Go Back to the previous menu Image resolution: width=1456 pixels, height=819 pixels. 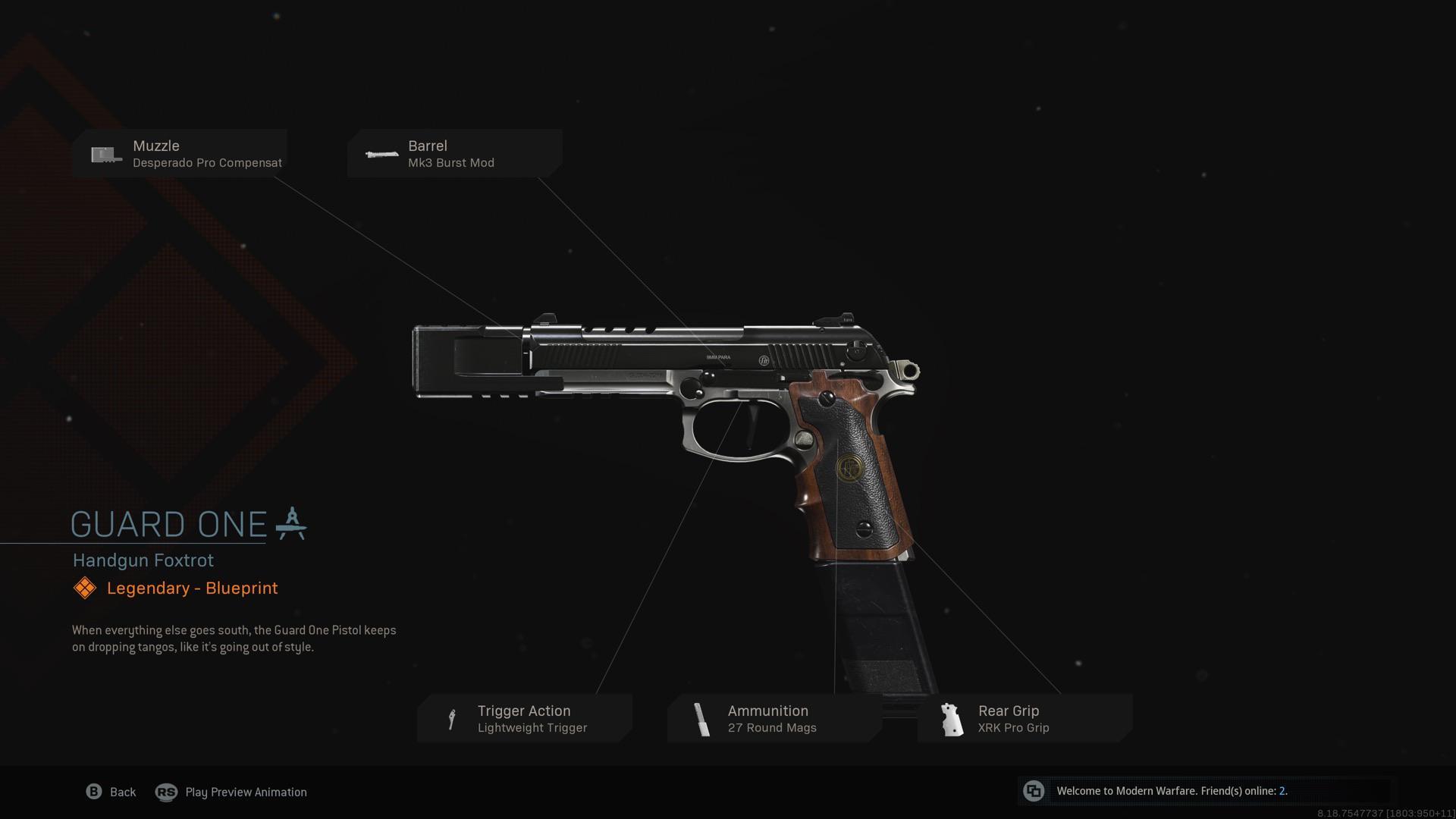(111, 792)
